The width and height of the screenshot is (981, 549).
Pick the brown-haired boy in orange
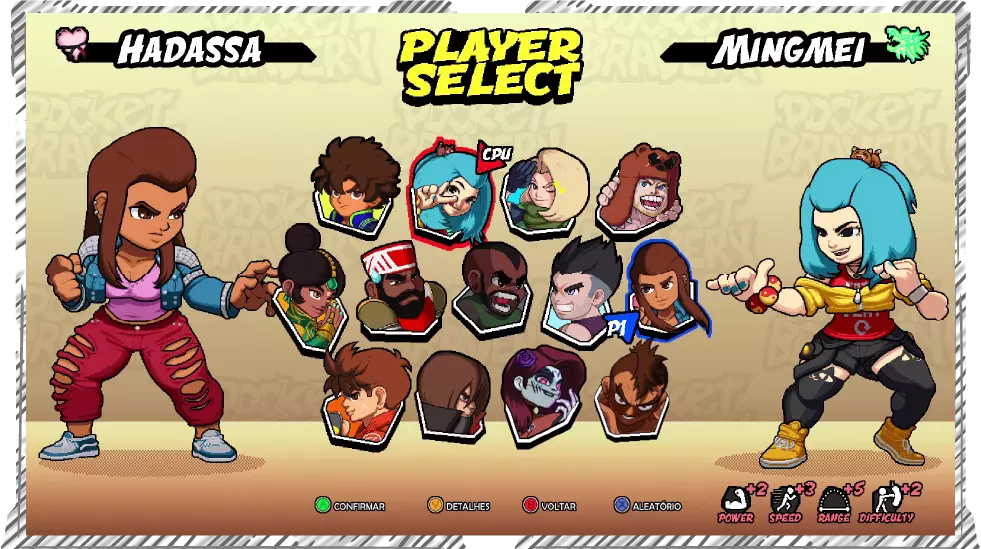[365, 394]
